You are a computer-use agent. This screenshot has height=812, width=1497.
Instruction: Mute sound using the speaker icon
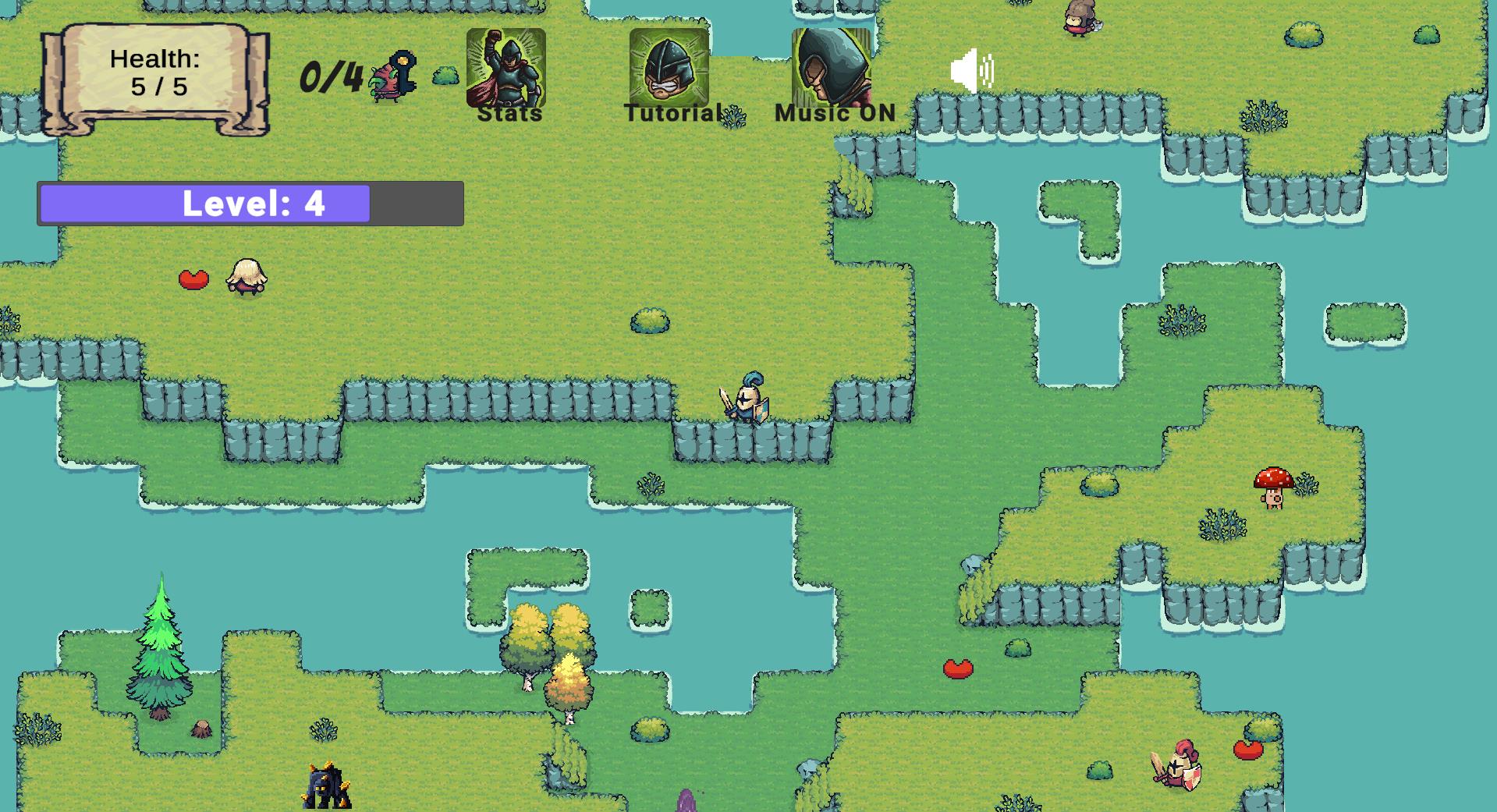coord(972,70)
